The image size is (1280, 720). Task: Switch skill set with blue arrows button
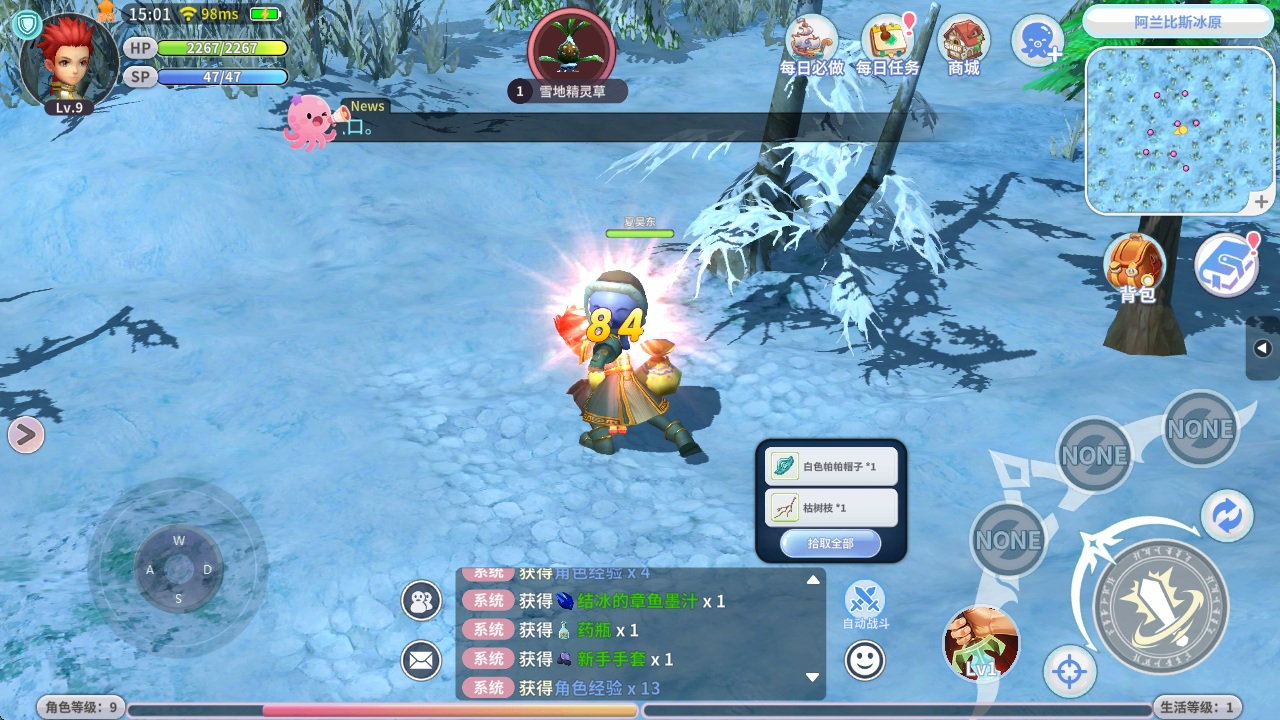[x=1227, y=516]
